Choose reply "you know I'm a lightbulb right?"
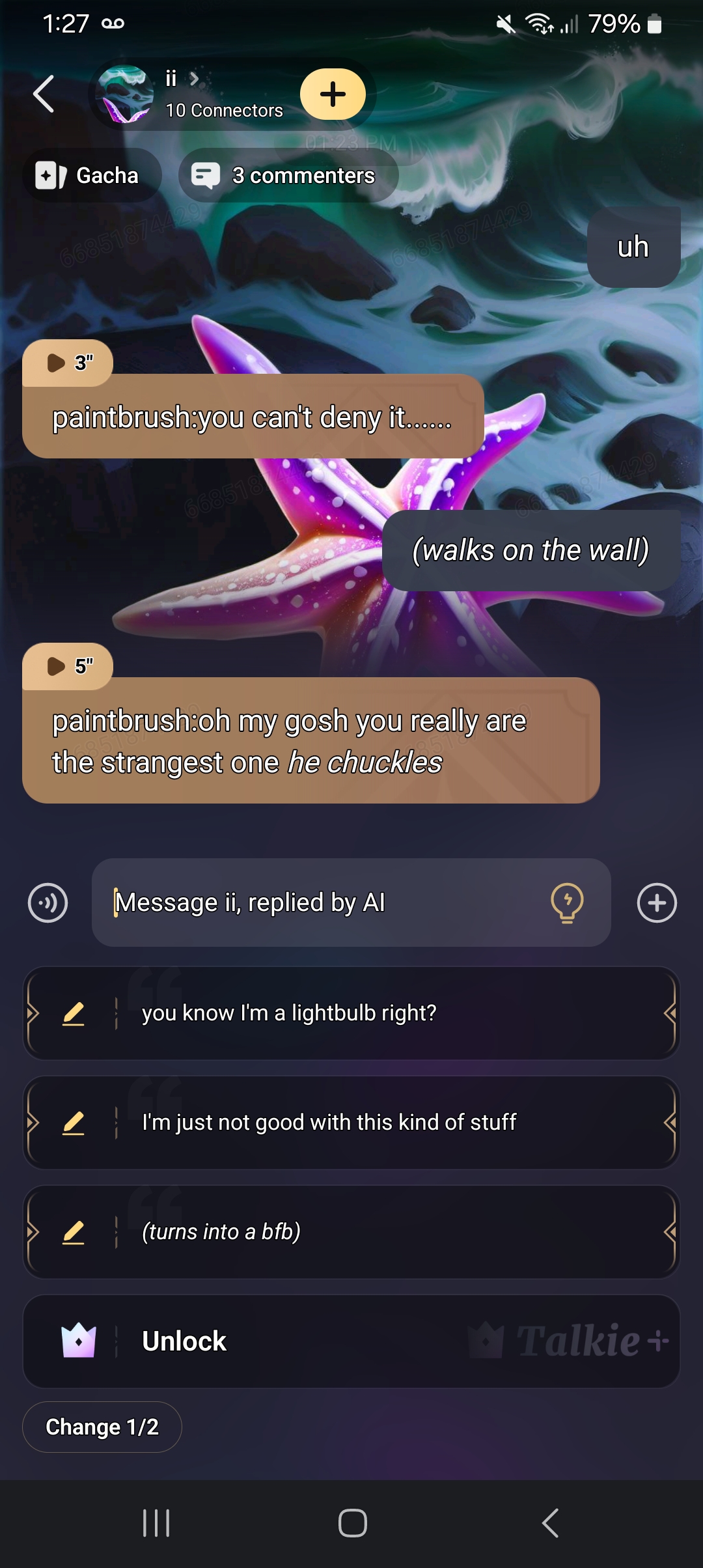The image size is (703, 1568). pyautogui.click(x=391, y=1013)
